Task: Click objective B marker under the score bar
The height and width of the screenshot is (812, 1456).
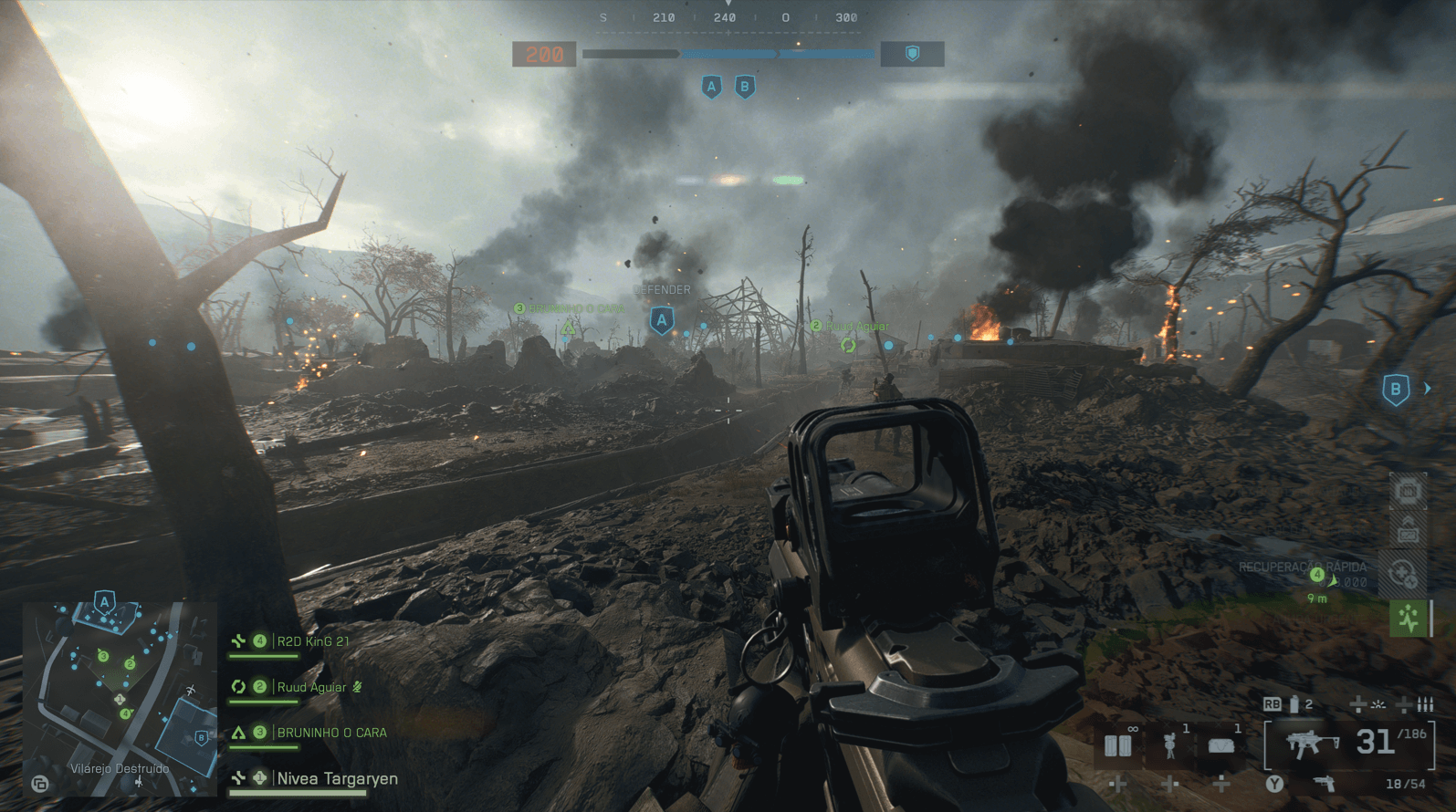Action: click(745, 88)
